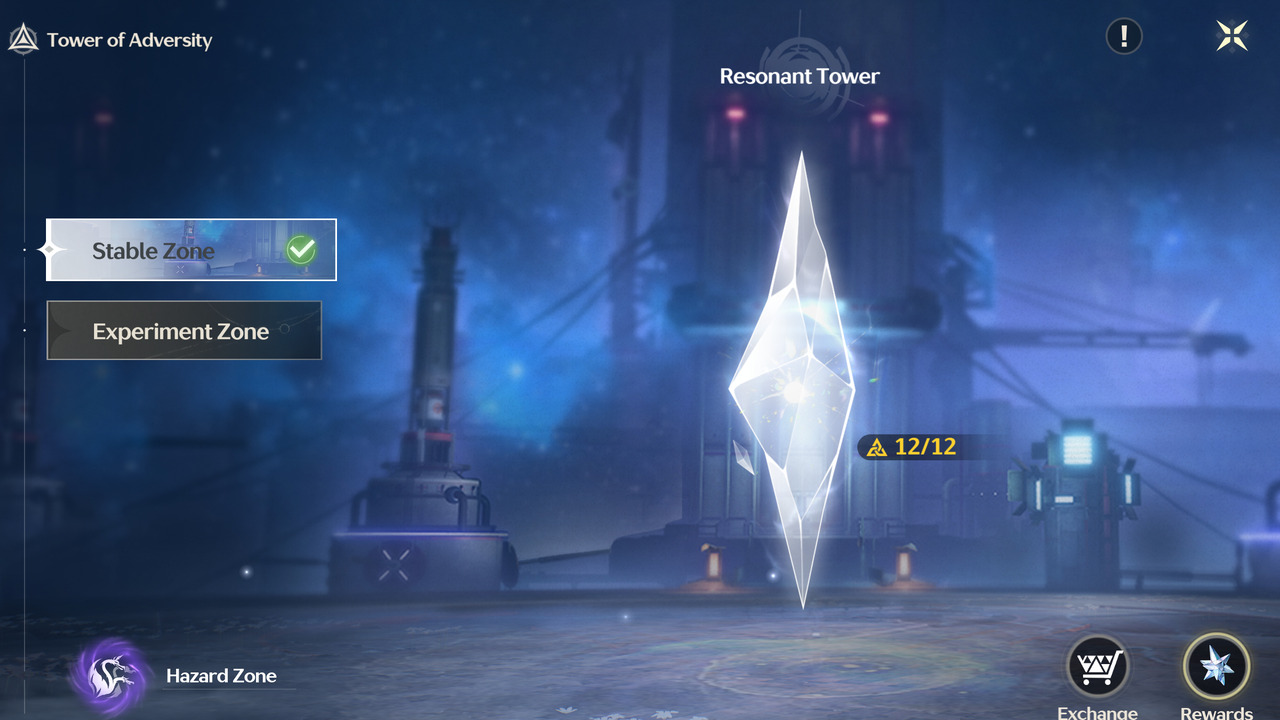Exit the screen with the X button
The width and height of the screenshot is (1280, 720).
(x=1231, y=35)
